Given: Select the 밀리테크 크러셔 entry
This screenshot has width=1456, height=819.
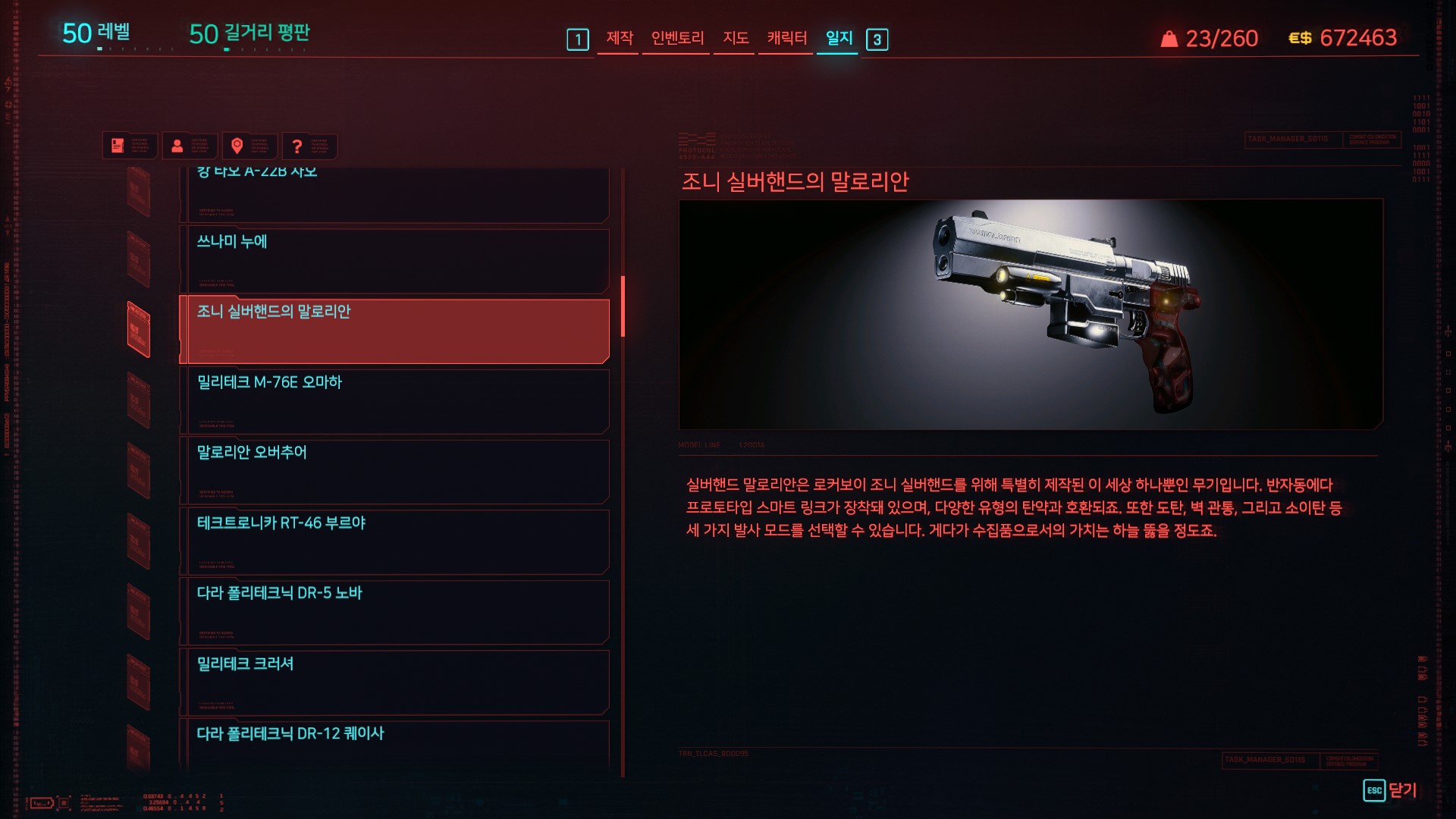Looking at the screenshot, I should [394, 682].
